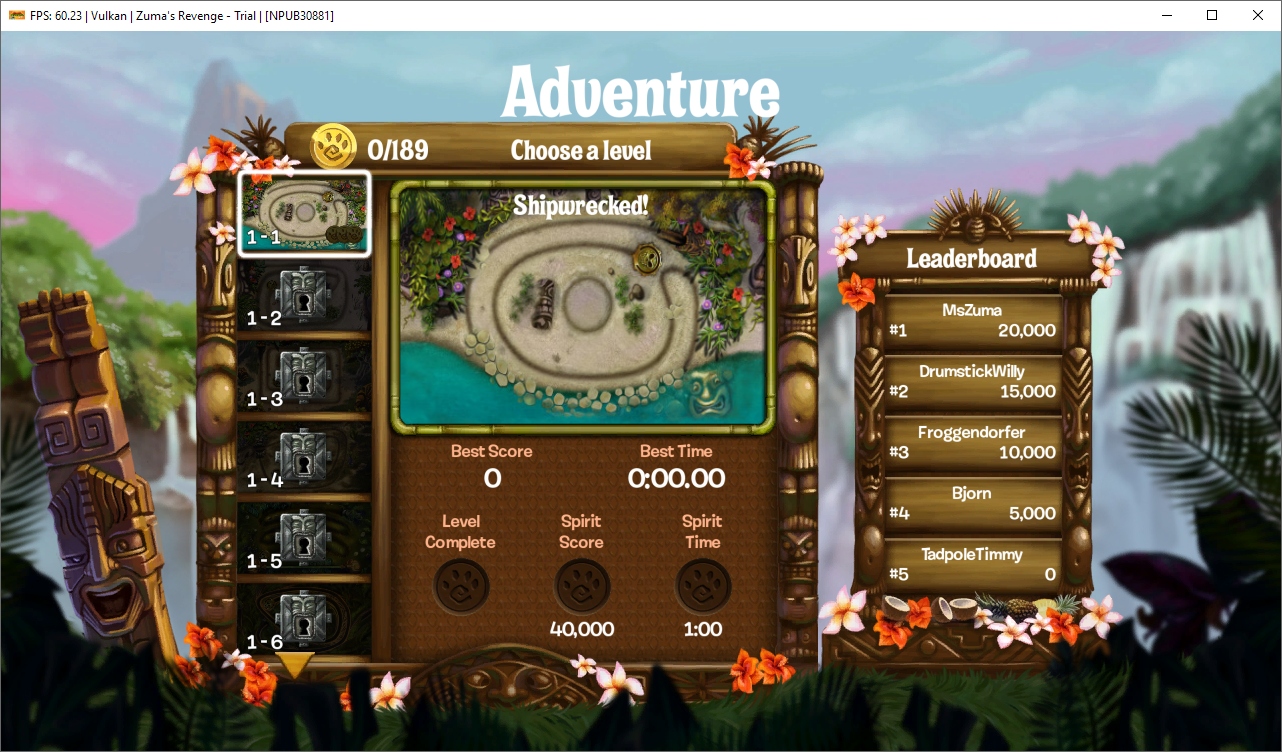Select Froggendorfer leaderboard entry

[x=971, y=443]
